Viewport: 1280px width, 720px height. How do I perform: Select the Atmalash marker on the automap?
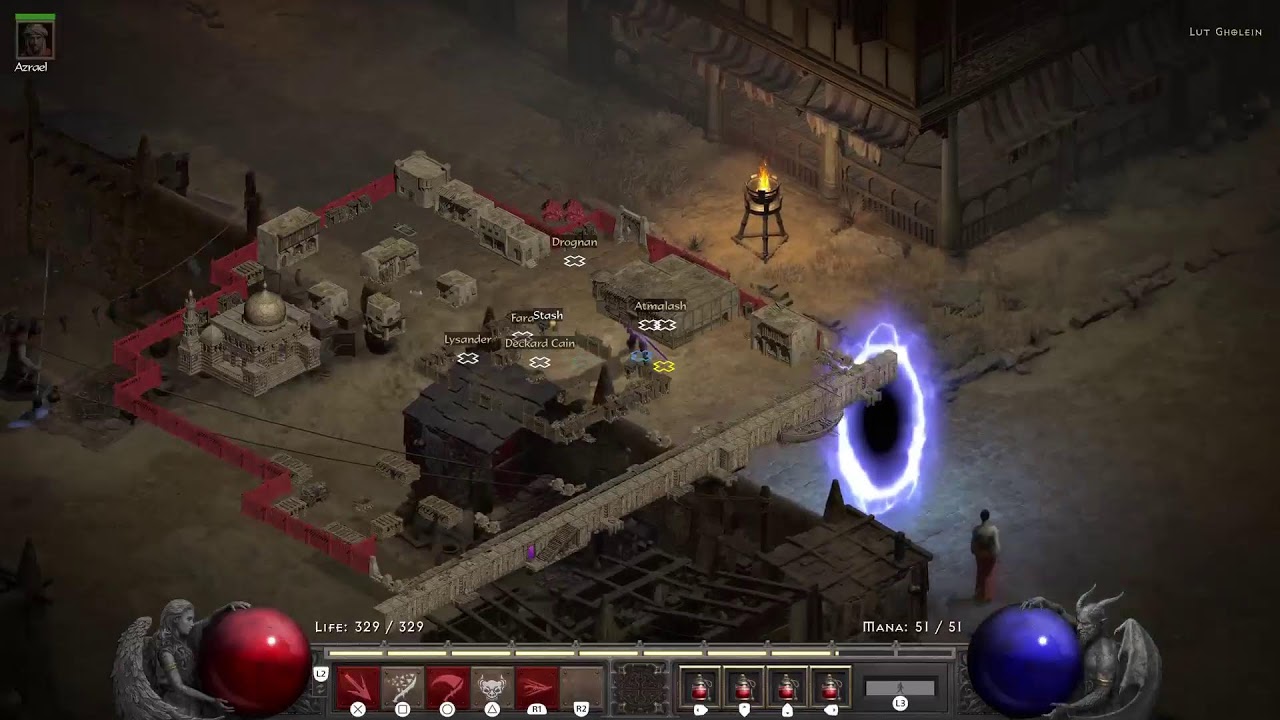(657, 325)
